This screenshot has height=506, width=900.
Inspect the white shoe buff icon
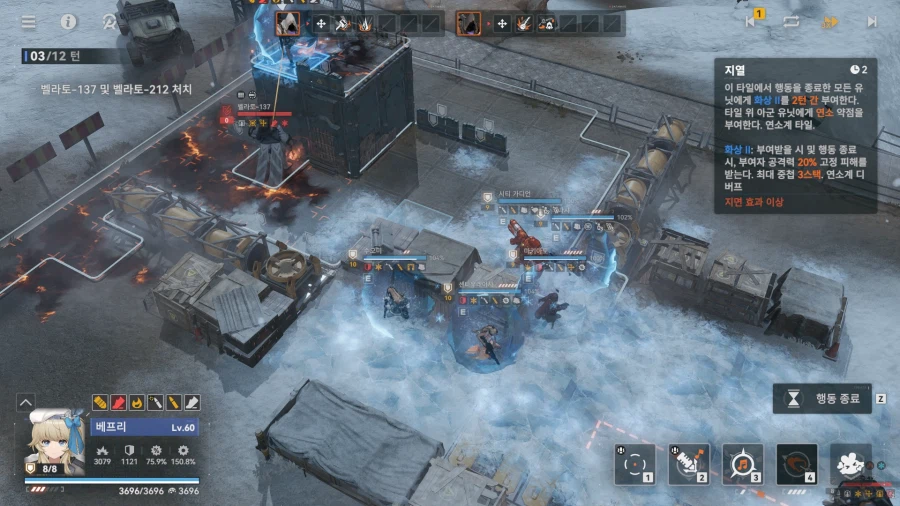tap(193, 403)
